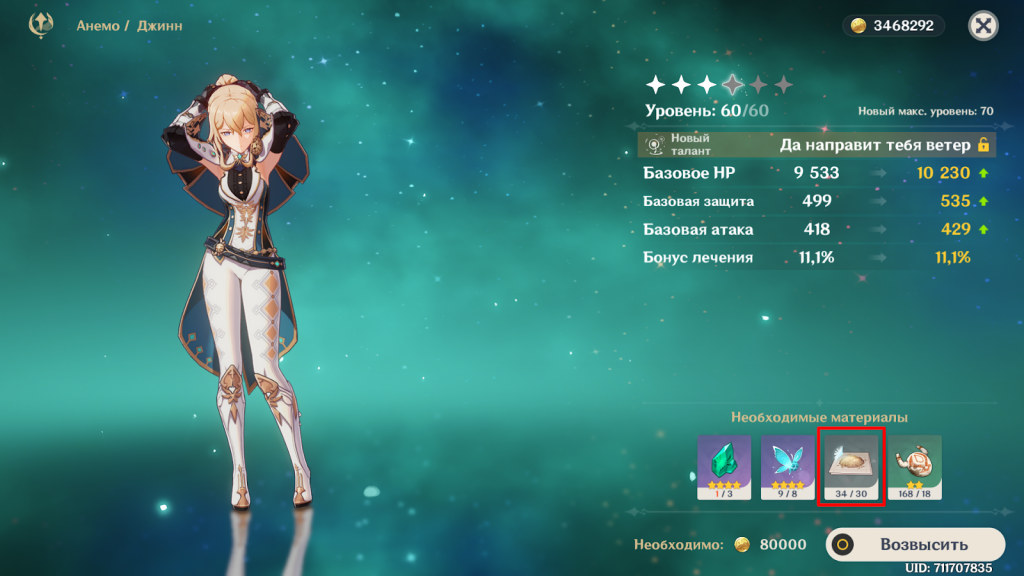Select the blue butterfly material slot
The image size is (1024, 576).
coord(787,467)
